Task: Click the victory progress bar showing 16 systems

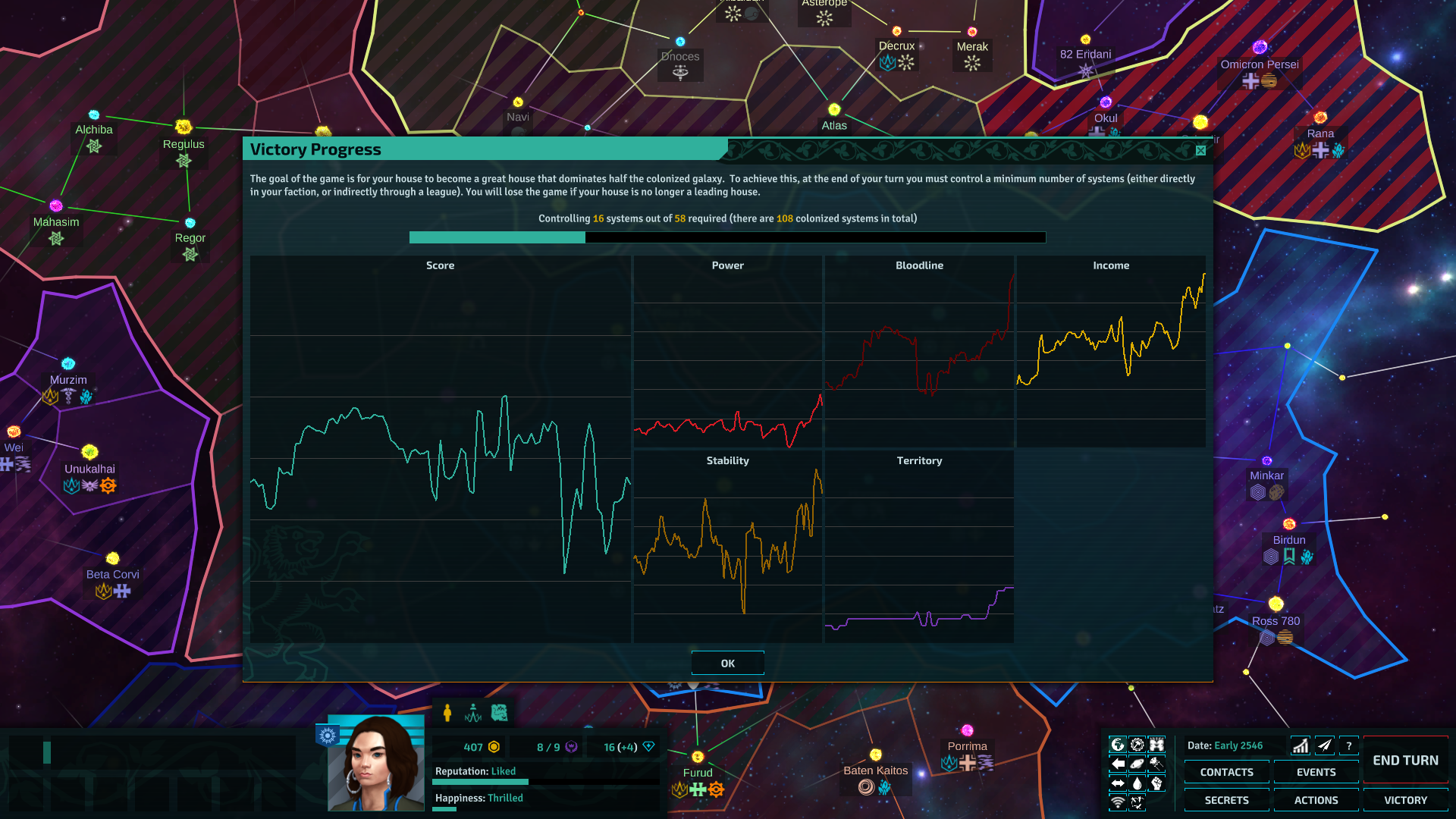Action: 726,237
